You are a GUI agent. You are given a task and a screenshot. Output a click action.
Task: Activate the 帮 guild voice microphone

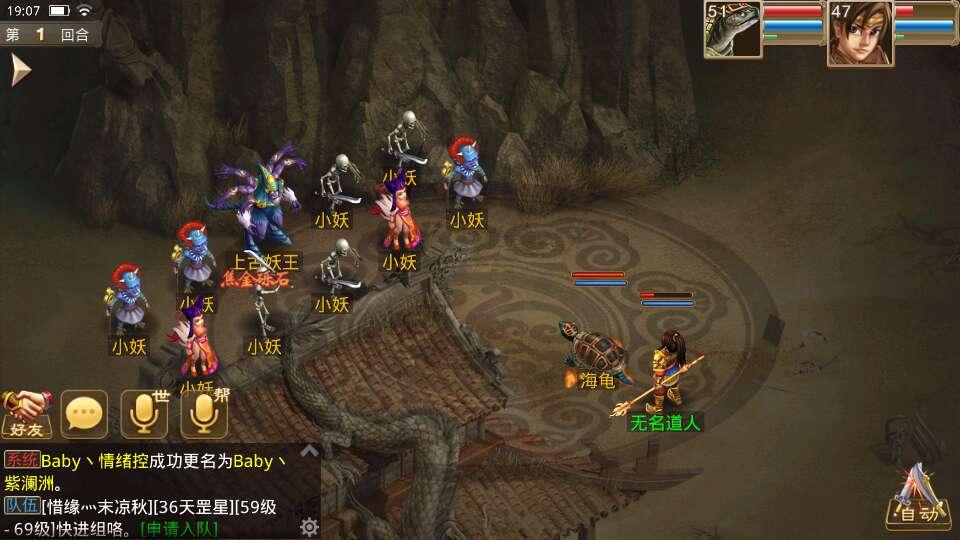(205, 413)
